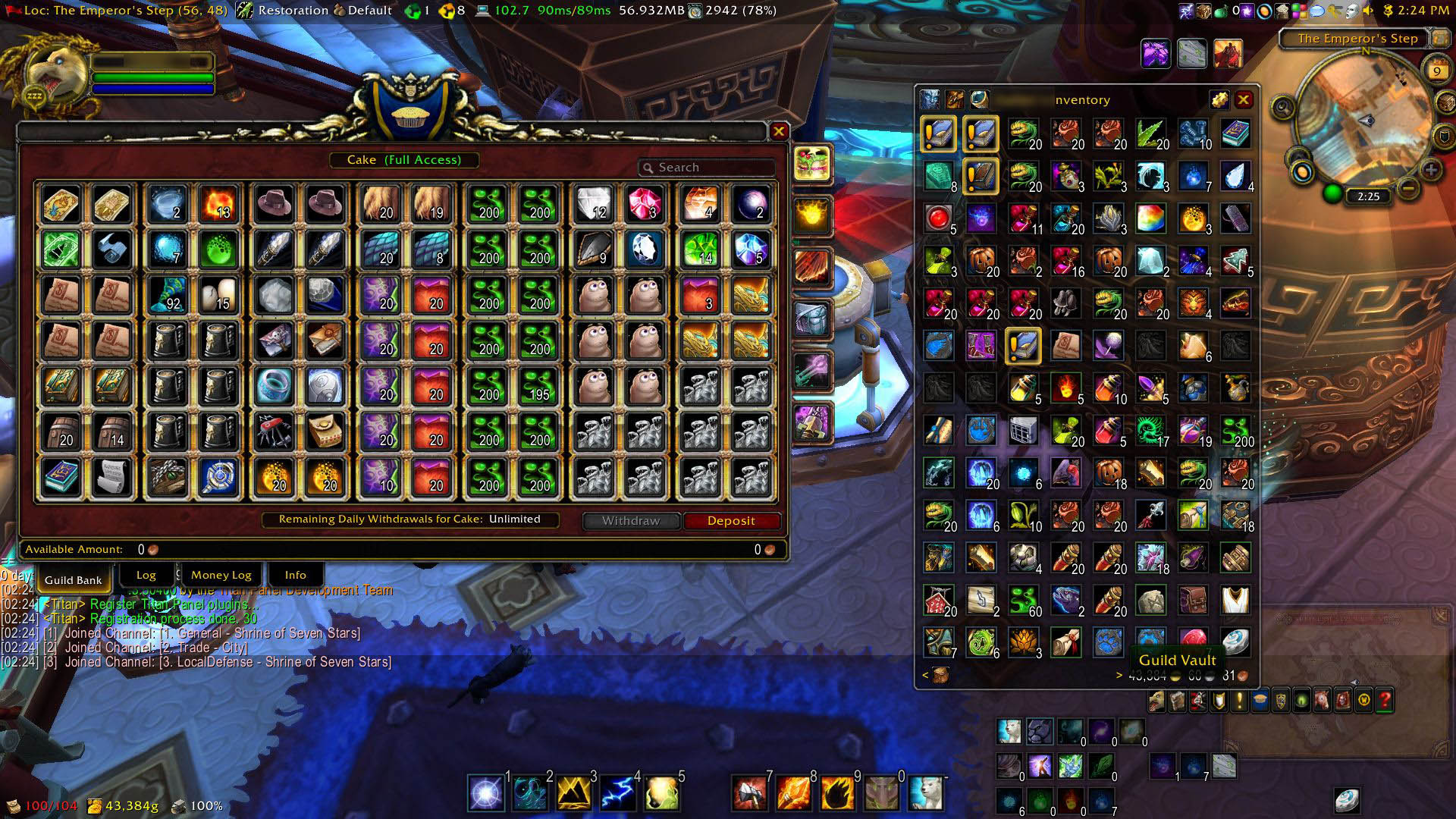The image size is (1456, 819).
Task: Click the Withdraw button
Action: (x=631, y=521)
